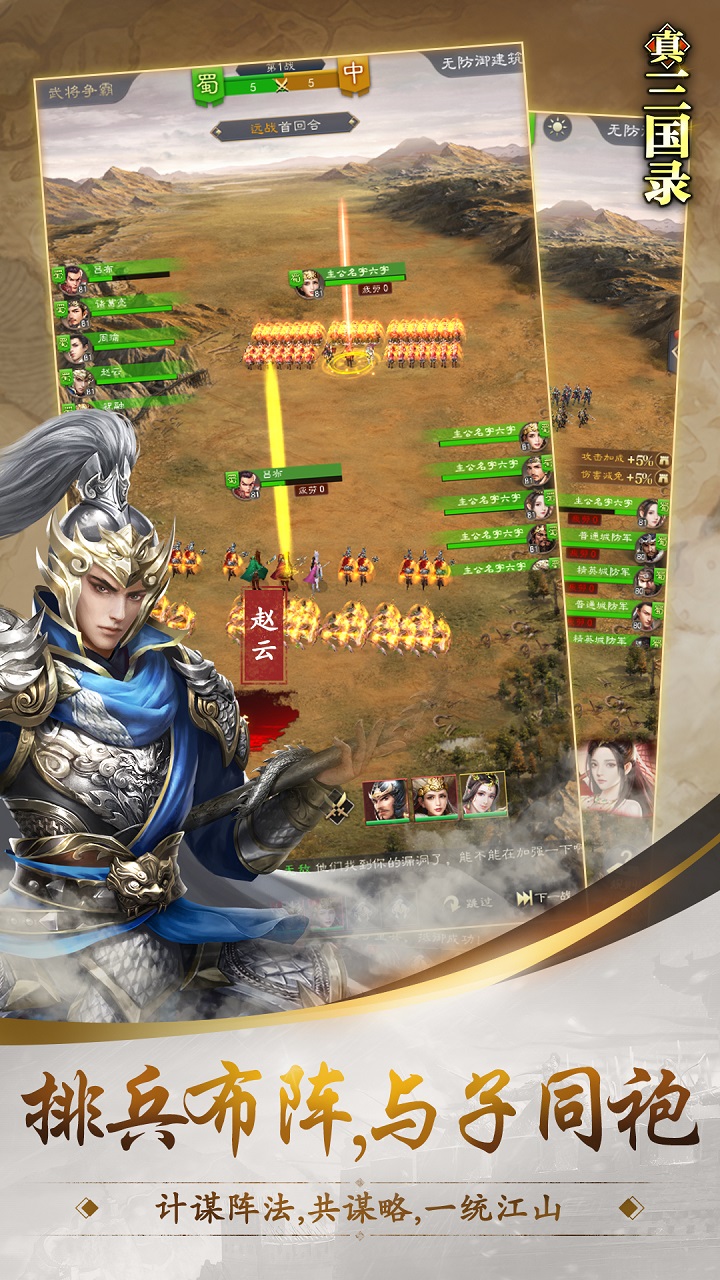Screen dimensions: 720x1280
Task: Toggle the sun weather icon
Action: tap(555, 127)
